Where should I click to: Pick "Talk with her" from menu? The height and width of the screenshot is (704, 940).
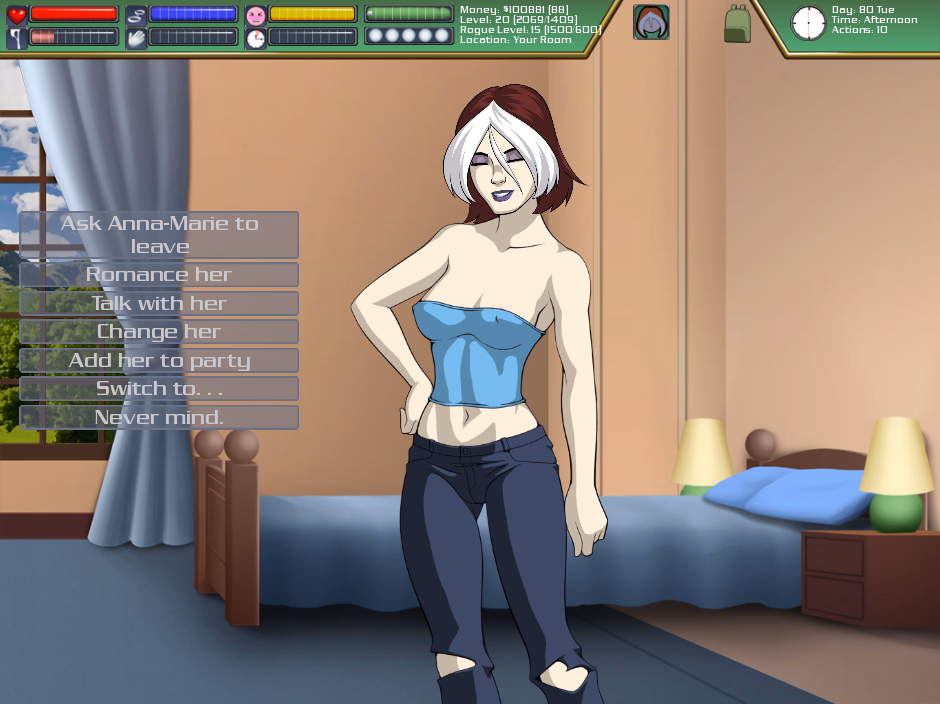(x=159, y=303)
